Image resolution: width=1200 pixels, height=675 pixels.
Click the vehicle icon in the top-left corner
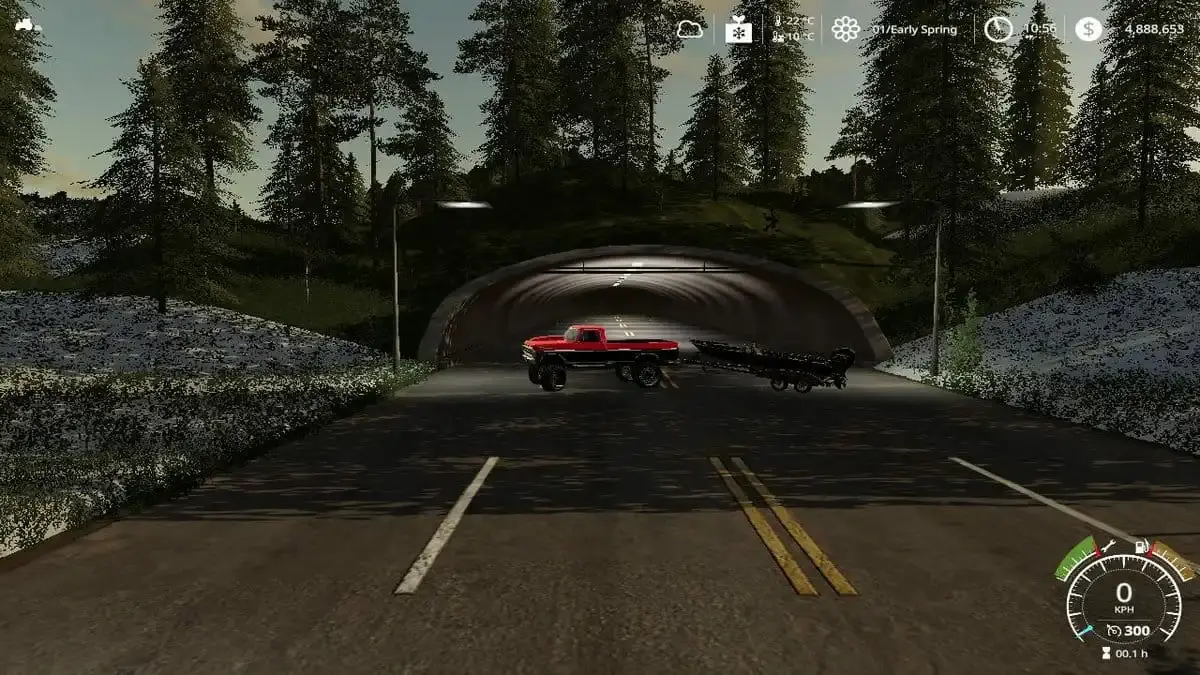coord(25,22)
